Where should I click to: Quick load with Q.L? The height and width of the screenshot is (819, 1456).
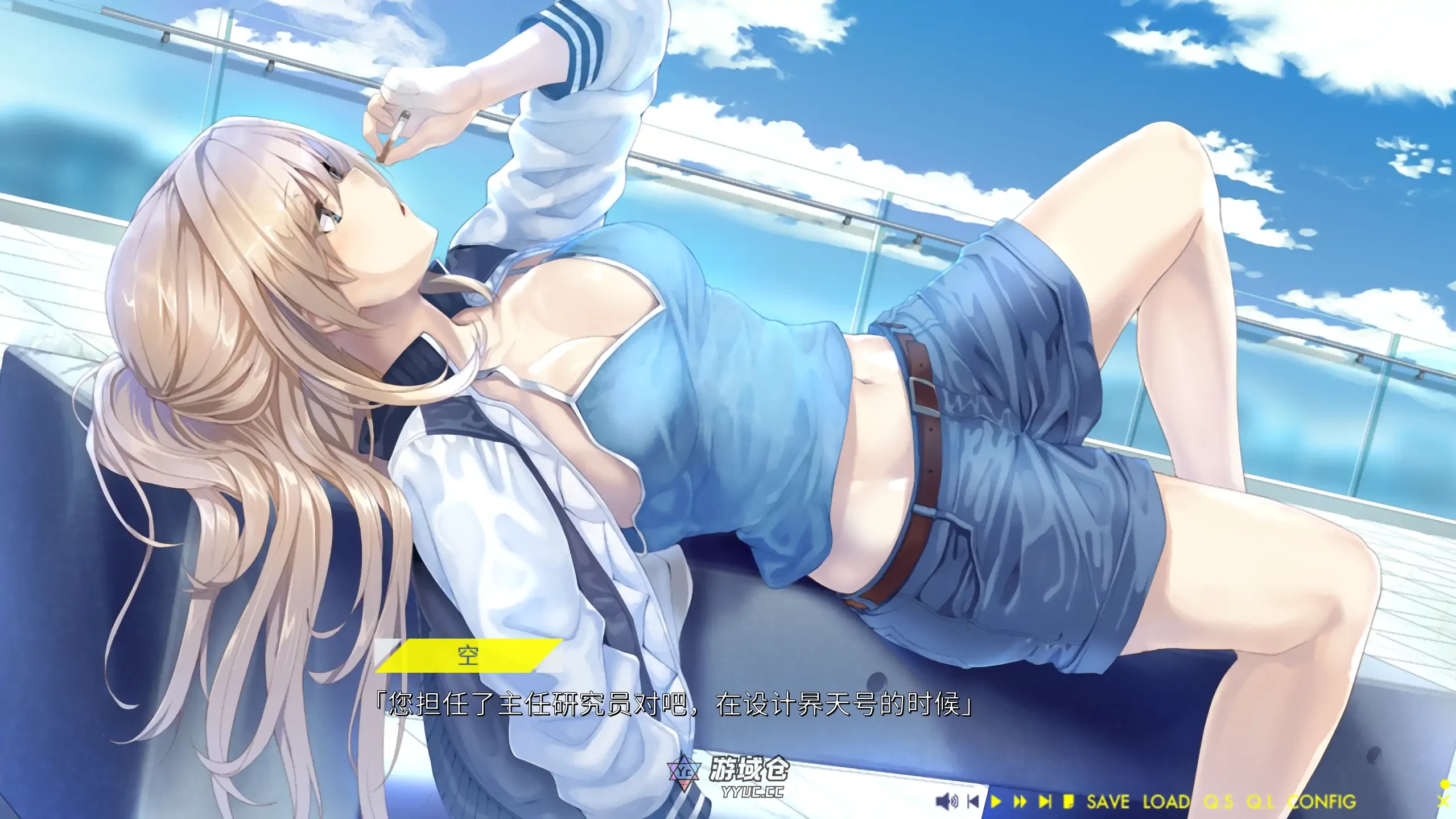[1260, 802]
